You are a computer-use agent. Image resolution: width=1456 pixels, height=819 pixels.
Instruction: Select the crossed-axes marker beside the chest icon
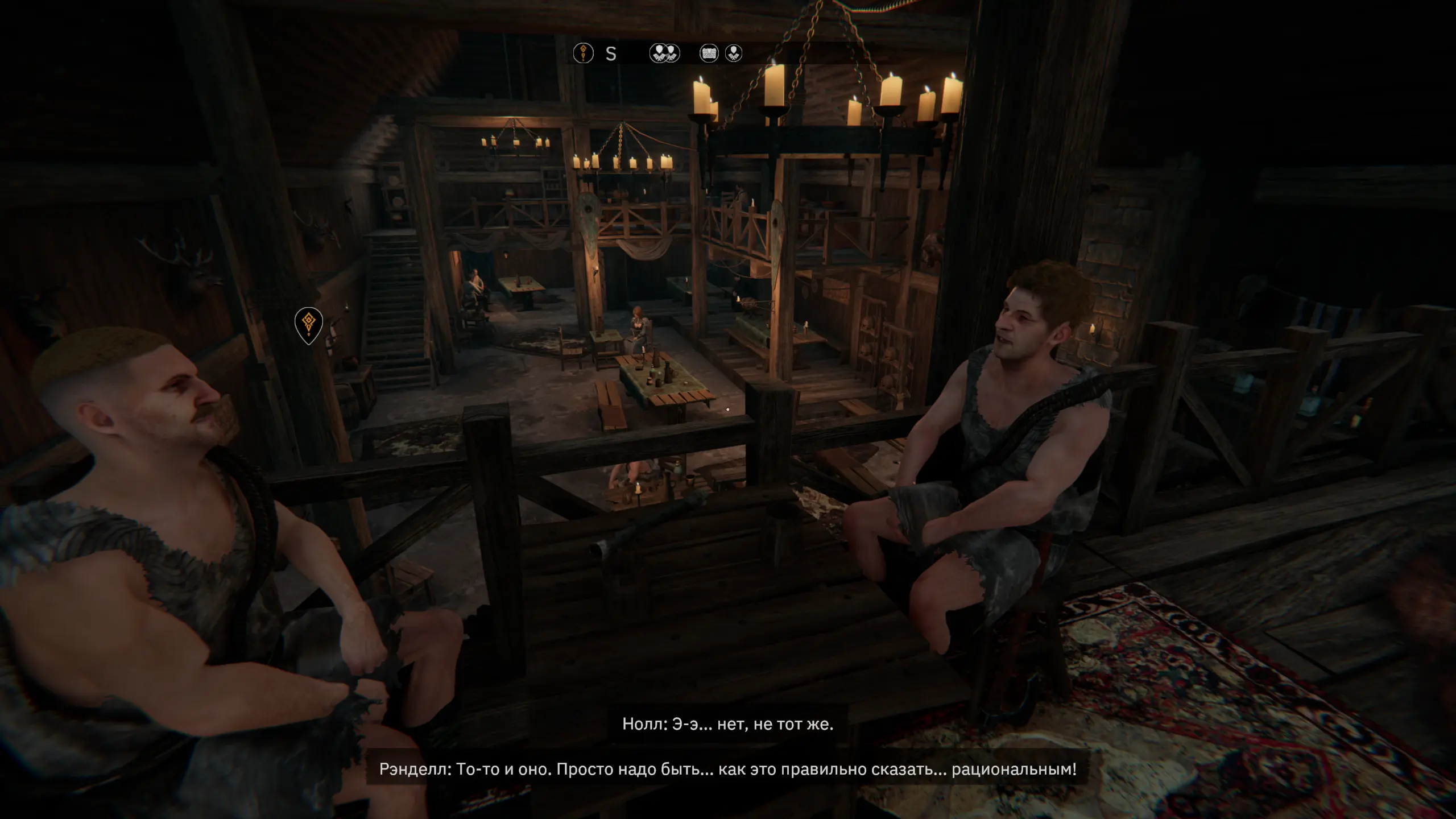[734, 53]
